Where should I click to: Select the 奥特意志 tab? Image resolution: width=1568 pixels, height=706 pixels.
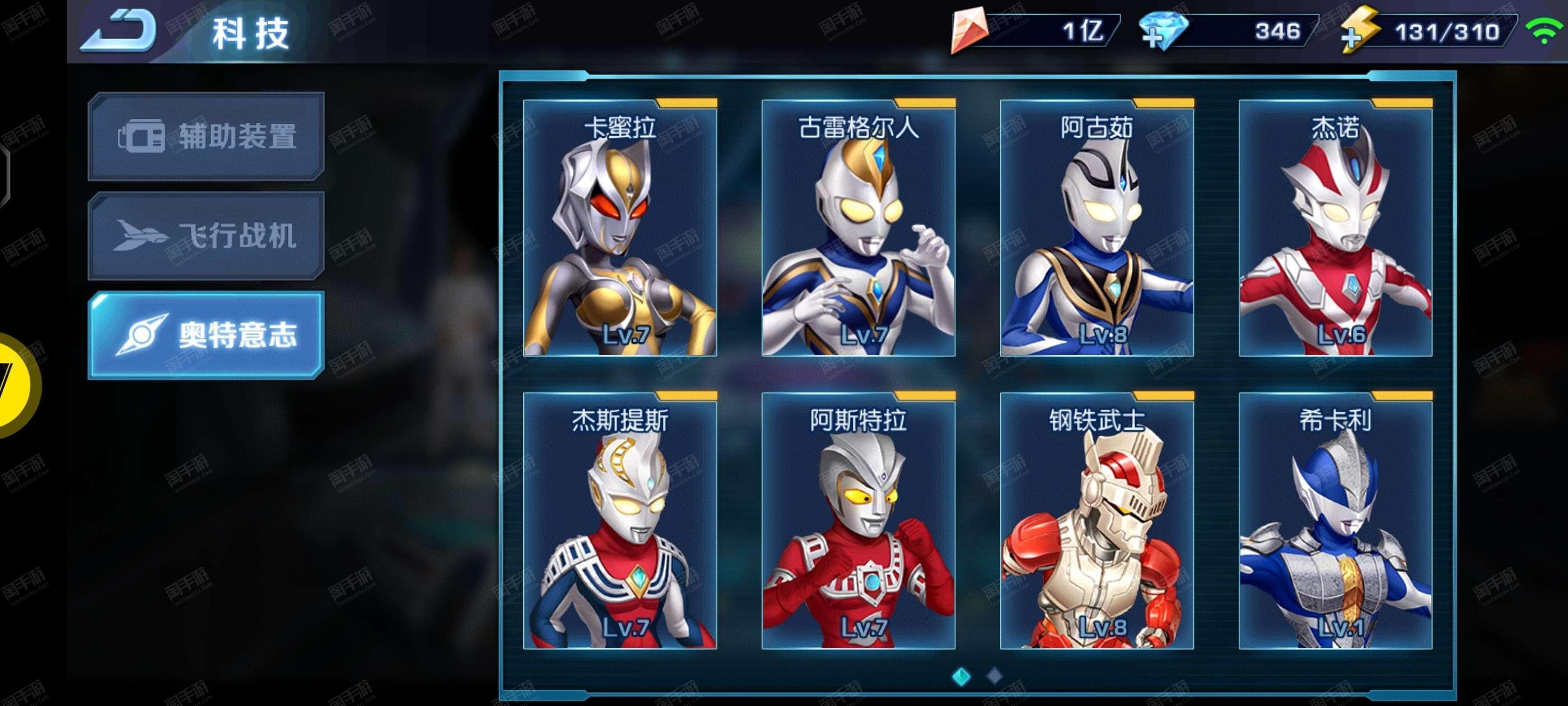pos(206,335)
